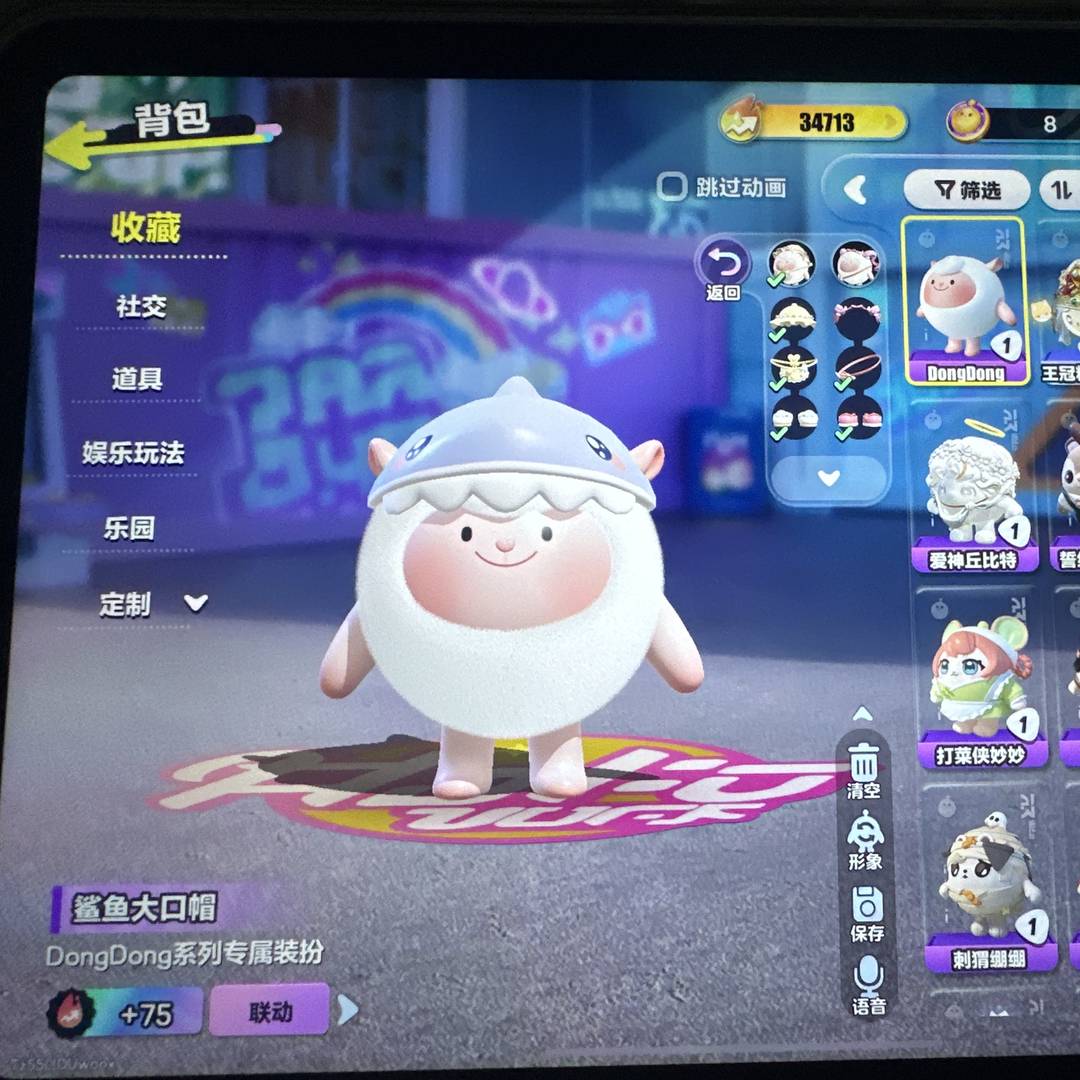Switch to the 社交 category

coord(141,306)
